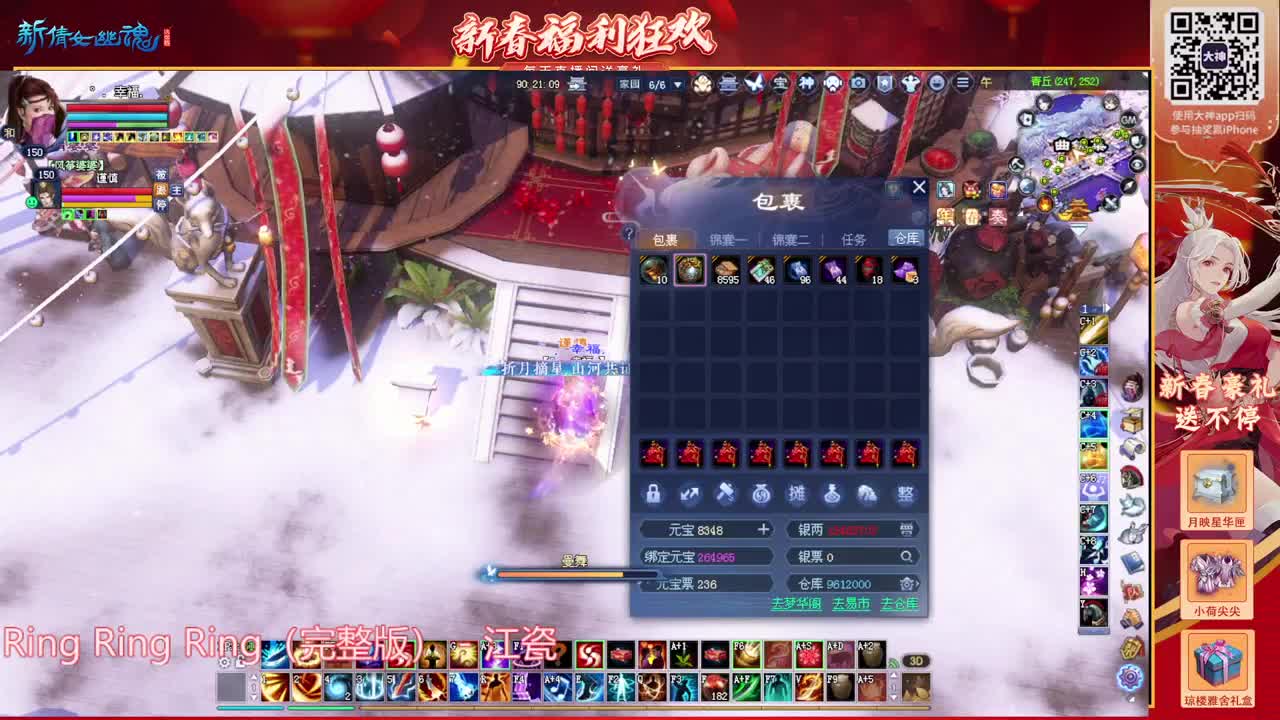Open the 仓库 tab in the bag window

(905, 239)
